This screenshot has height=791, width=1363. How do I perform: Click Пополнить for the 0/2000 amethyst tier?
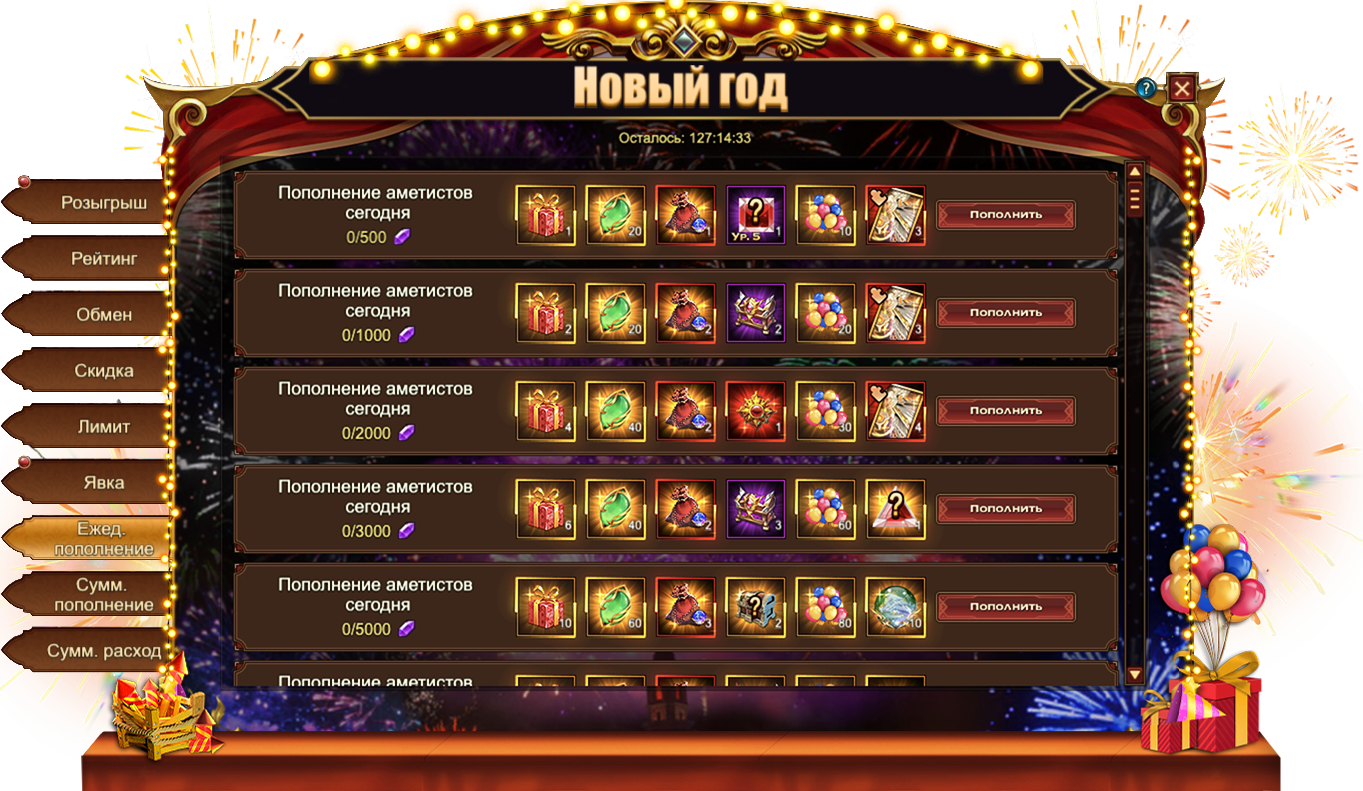(1005, 410)
